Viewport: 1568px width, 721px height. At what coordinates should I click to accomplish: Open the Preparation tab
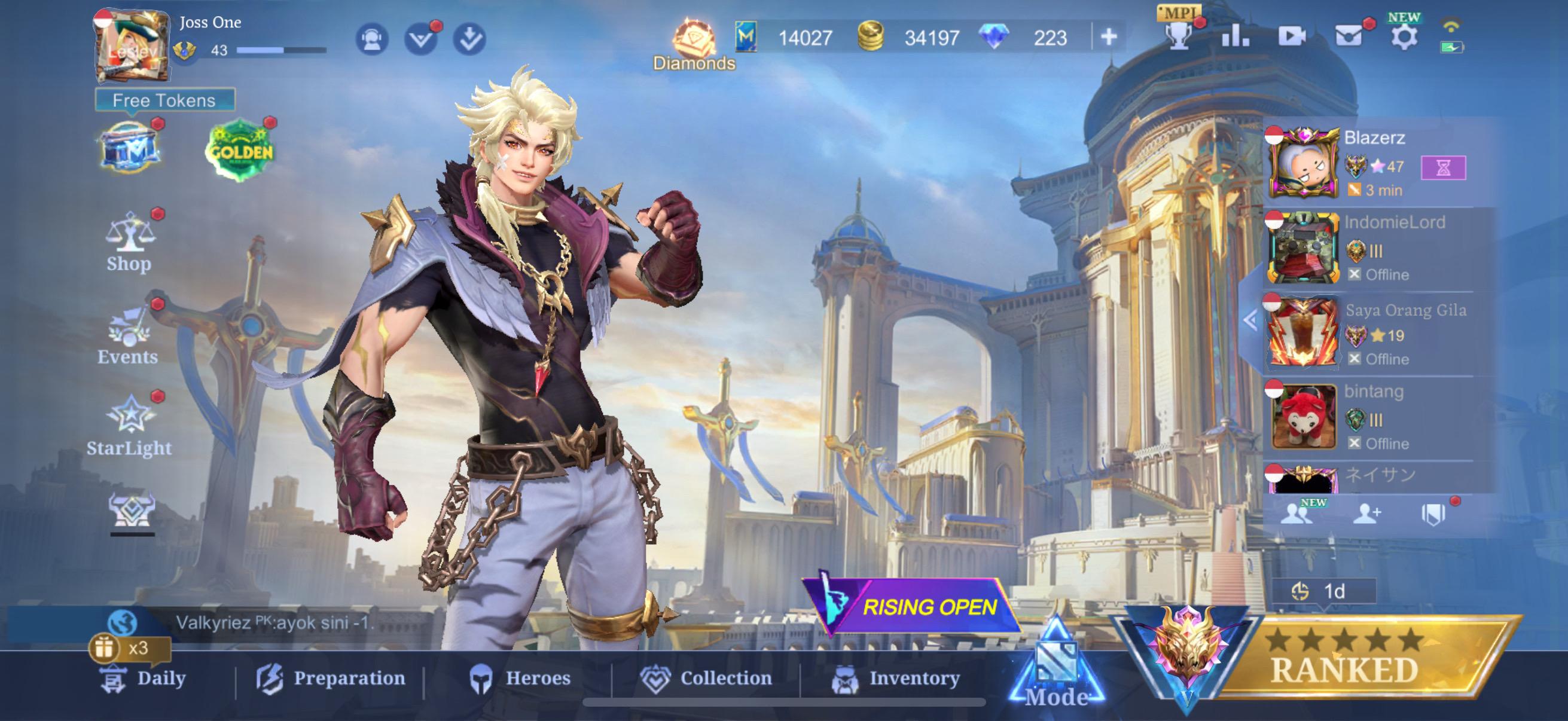331,679
